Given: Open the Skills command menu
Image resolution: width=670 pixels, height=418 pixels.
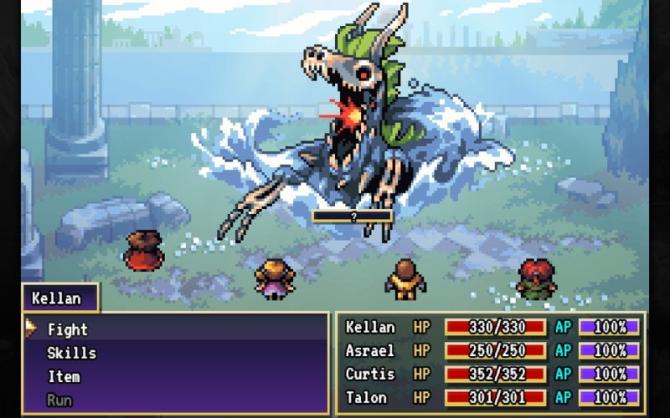Looking at the screenshot, I should point(71,353).
